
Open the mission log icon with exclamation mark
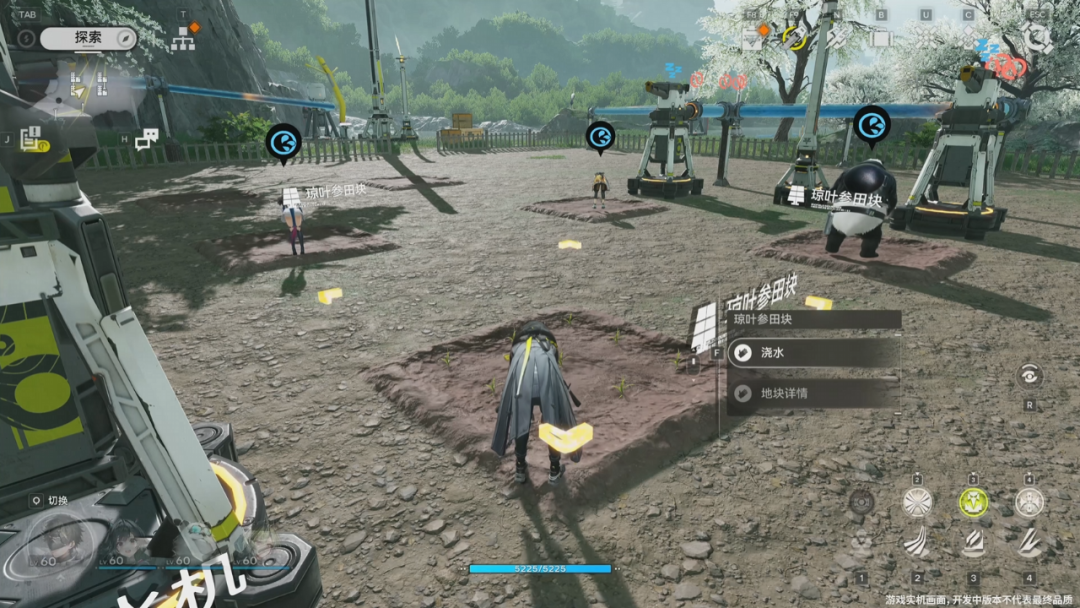pyautogui.click(x=30, y=140)
